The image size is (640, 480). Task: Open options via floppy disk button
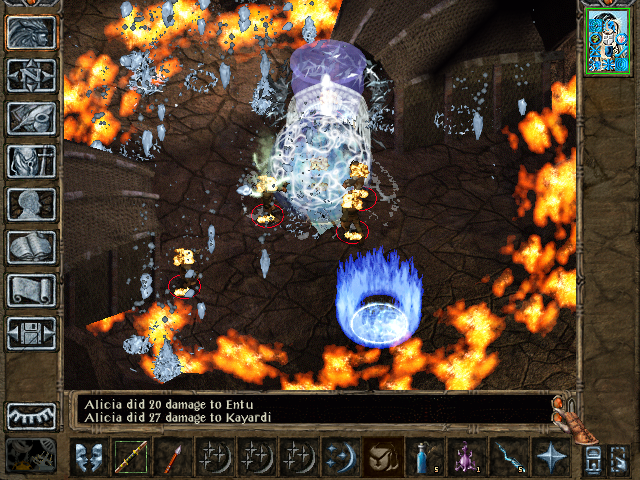(31, 333)
